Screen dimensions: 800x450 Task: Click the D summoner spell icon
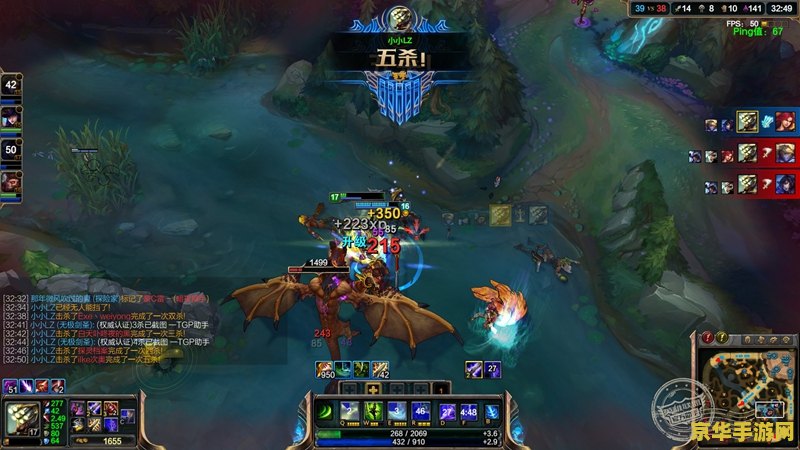[x=446, y=411]
